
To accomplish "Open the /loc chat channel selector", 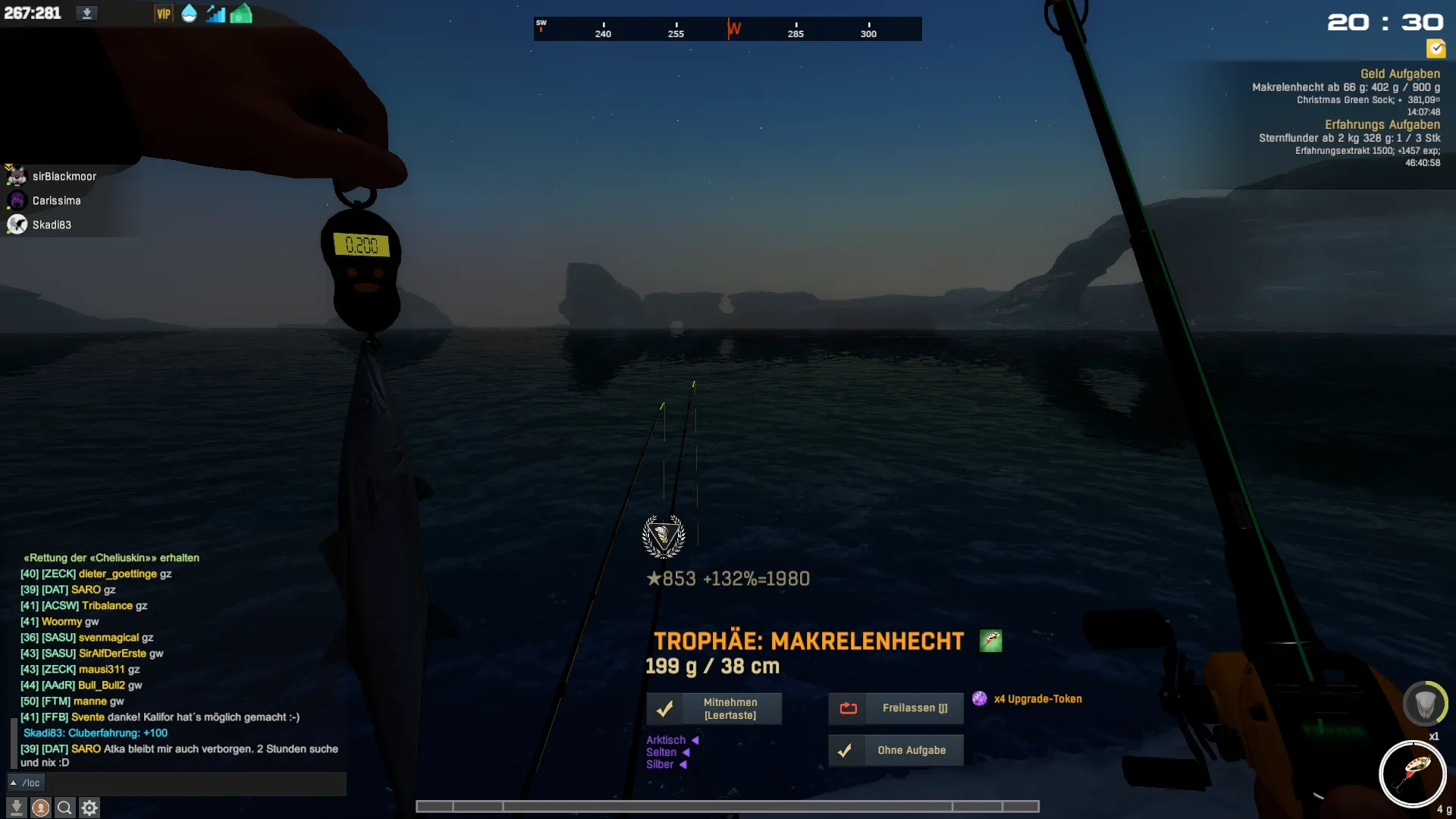I will pyautogui.click(x=26, y=783).
